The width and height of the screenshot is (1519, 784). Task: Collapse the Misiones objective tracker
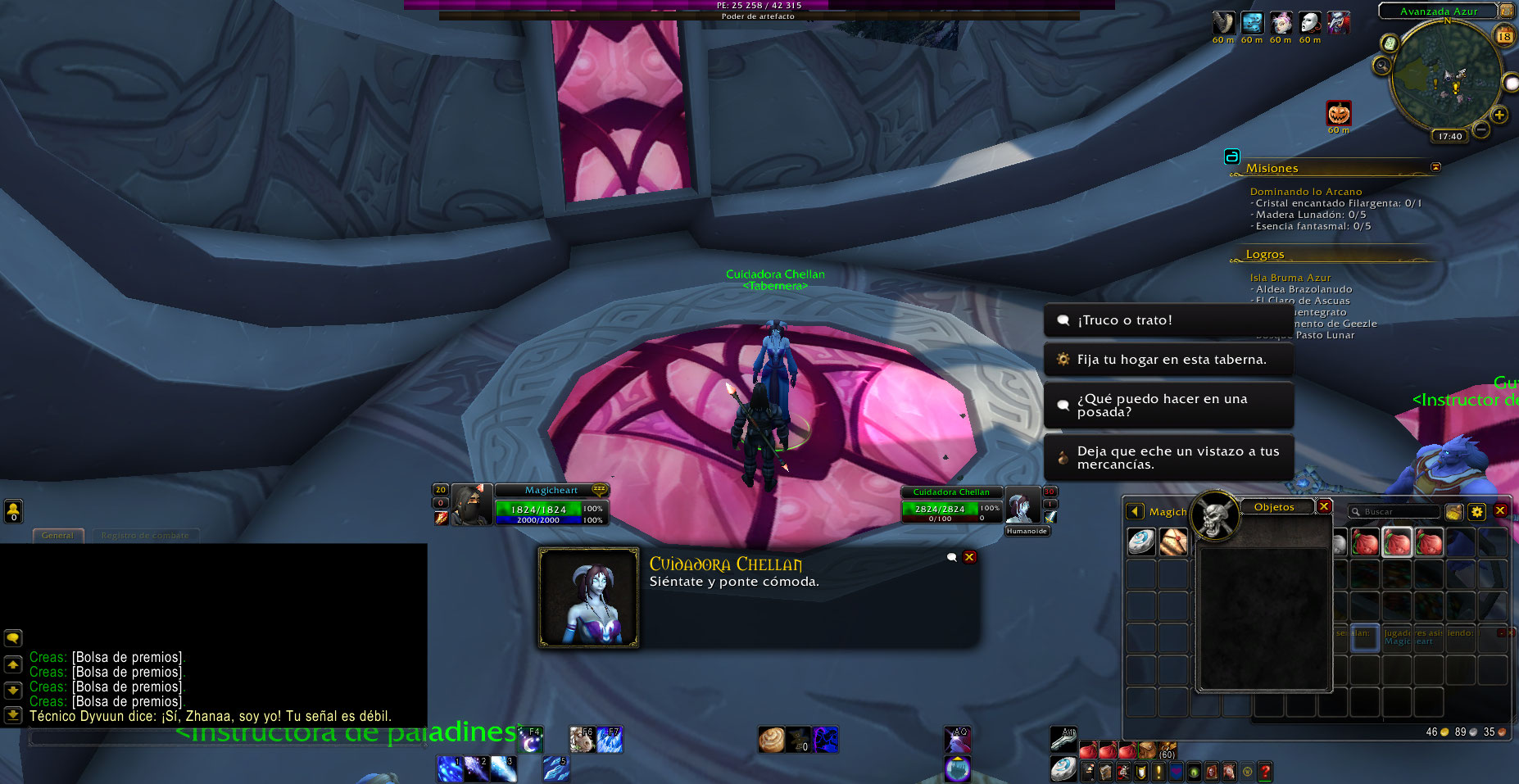tap(1435, 167)
